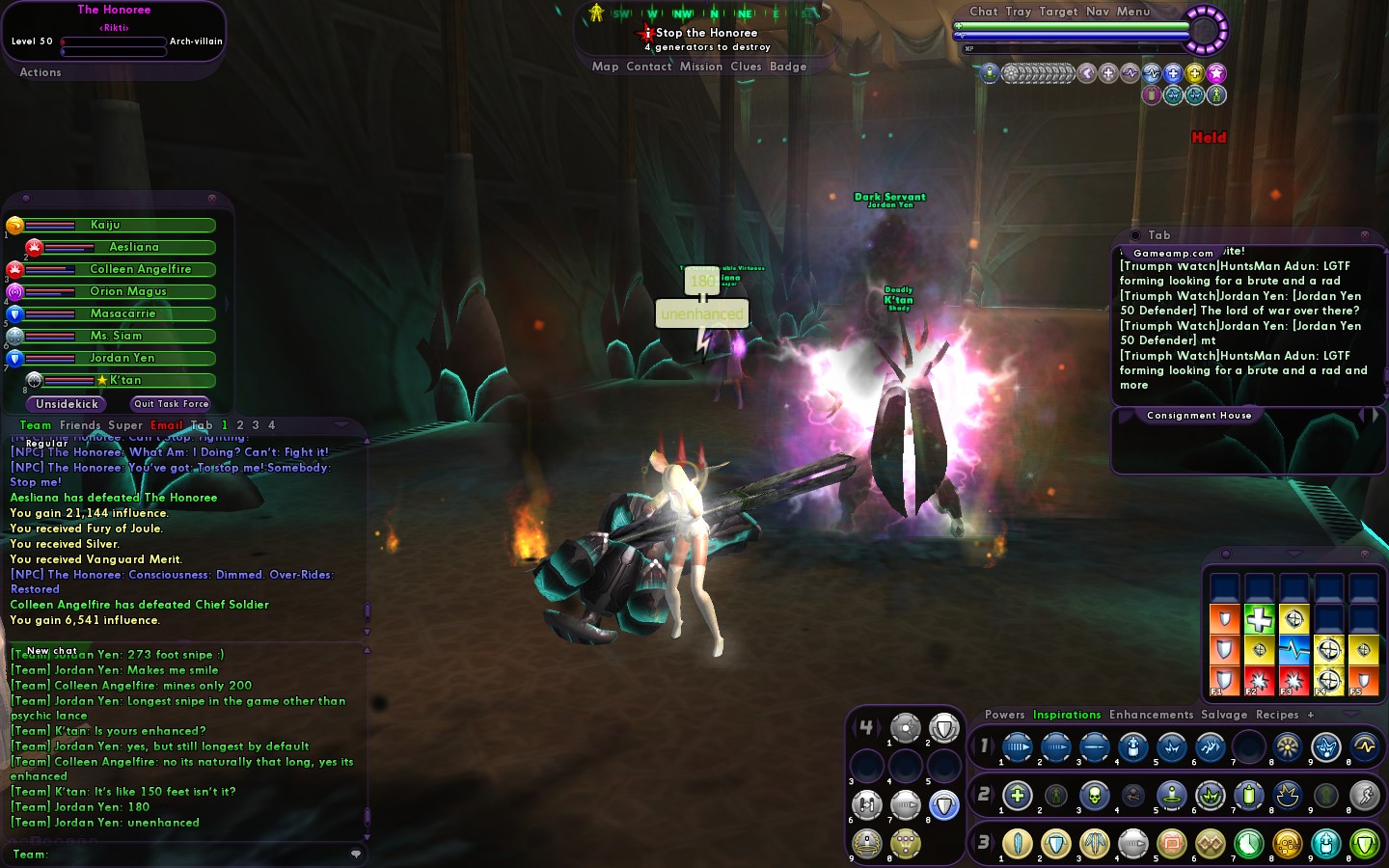Select team member Jordan Yen
This screenshot has height=868, width=1389.
tap(123, 358)
